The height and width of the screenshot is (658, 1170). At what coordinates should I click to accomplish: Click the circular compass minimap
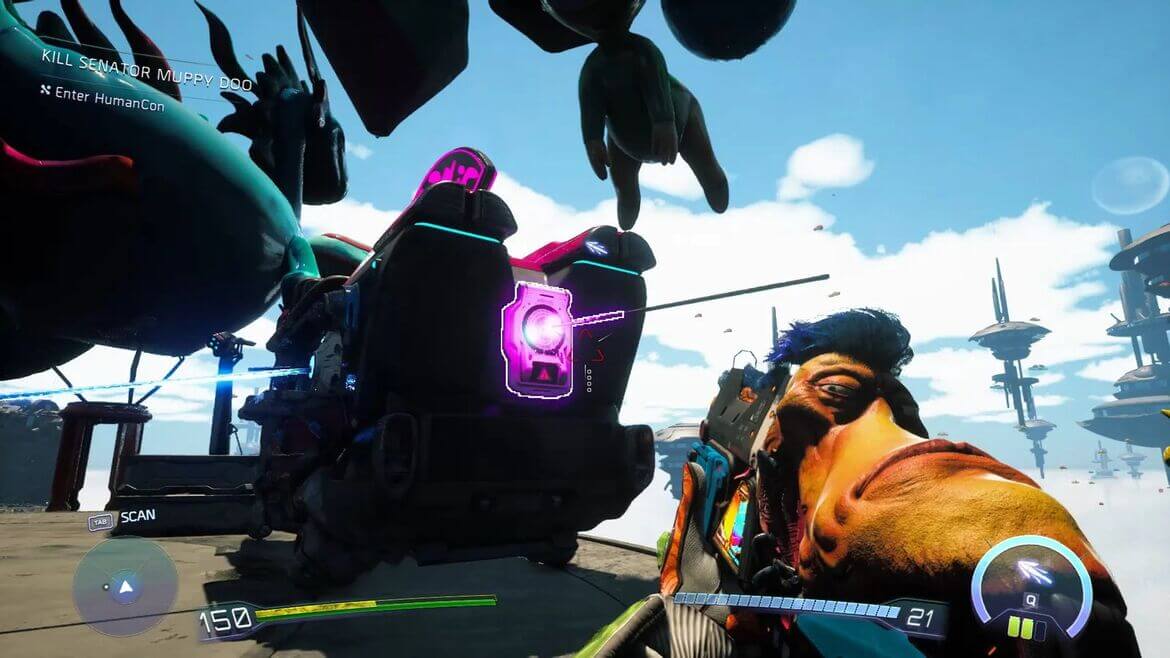[x=125, y=586]
